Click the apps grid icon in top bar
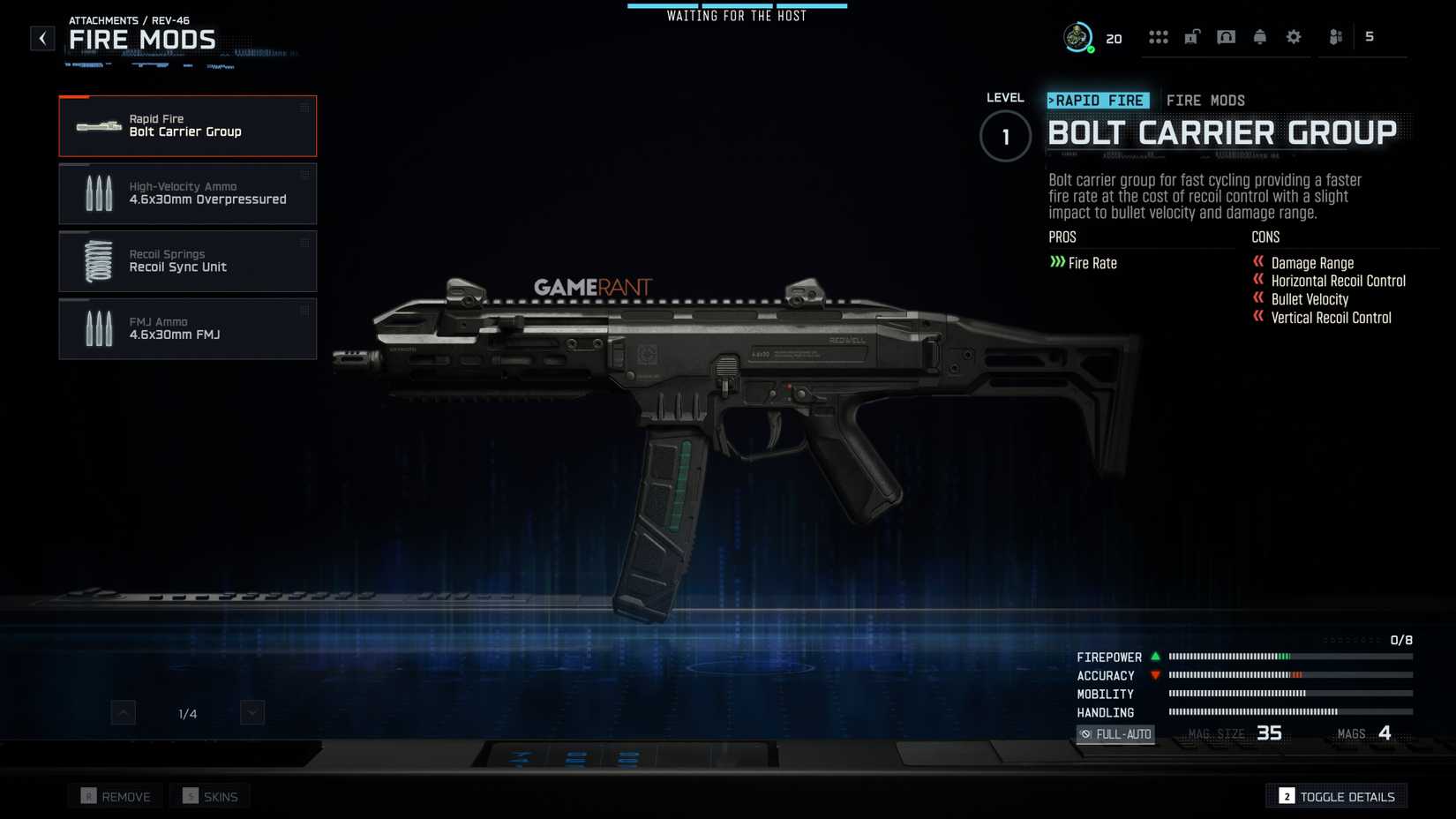 [x=1159, y=36]
